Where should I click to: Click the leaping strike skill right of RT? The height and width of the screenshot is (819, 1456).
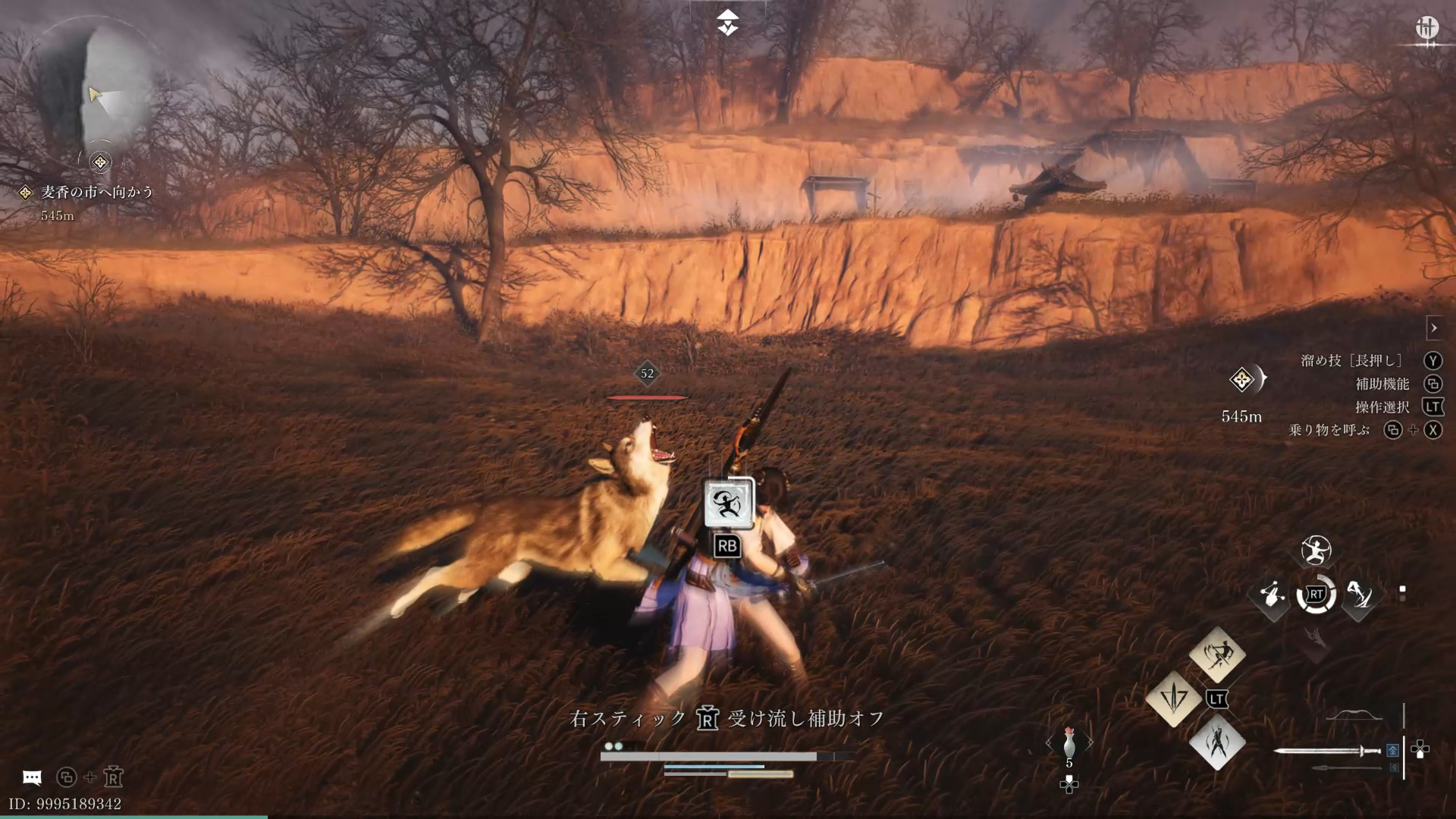click(1361, 595)
